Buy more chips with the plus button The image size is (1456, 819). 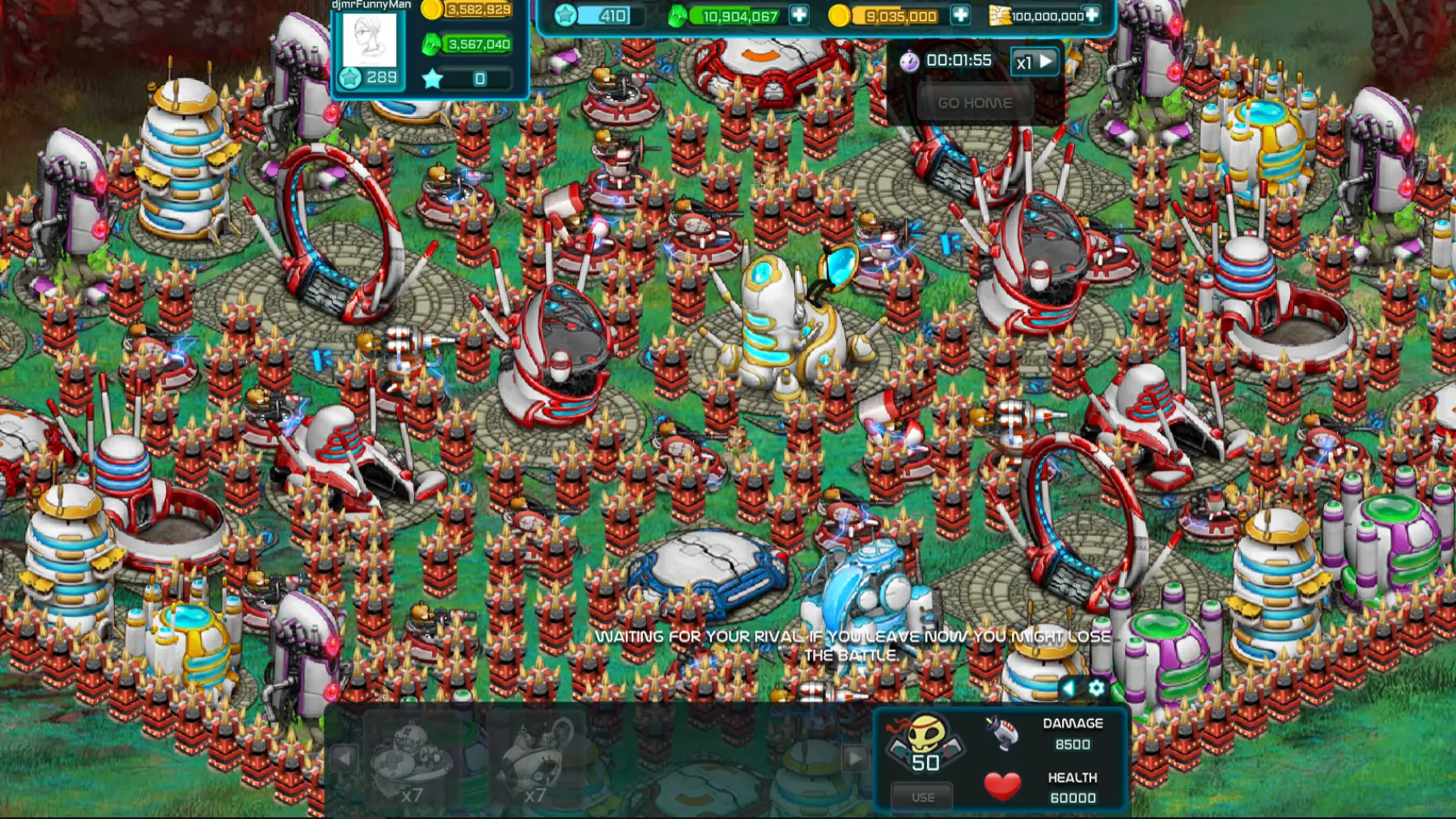pyautogui.click(x=1091, y=15)
